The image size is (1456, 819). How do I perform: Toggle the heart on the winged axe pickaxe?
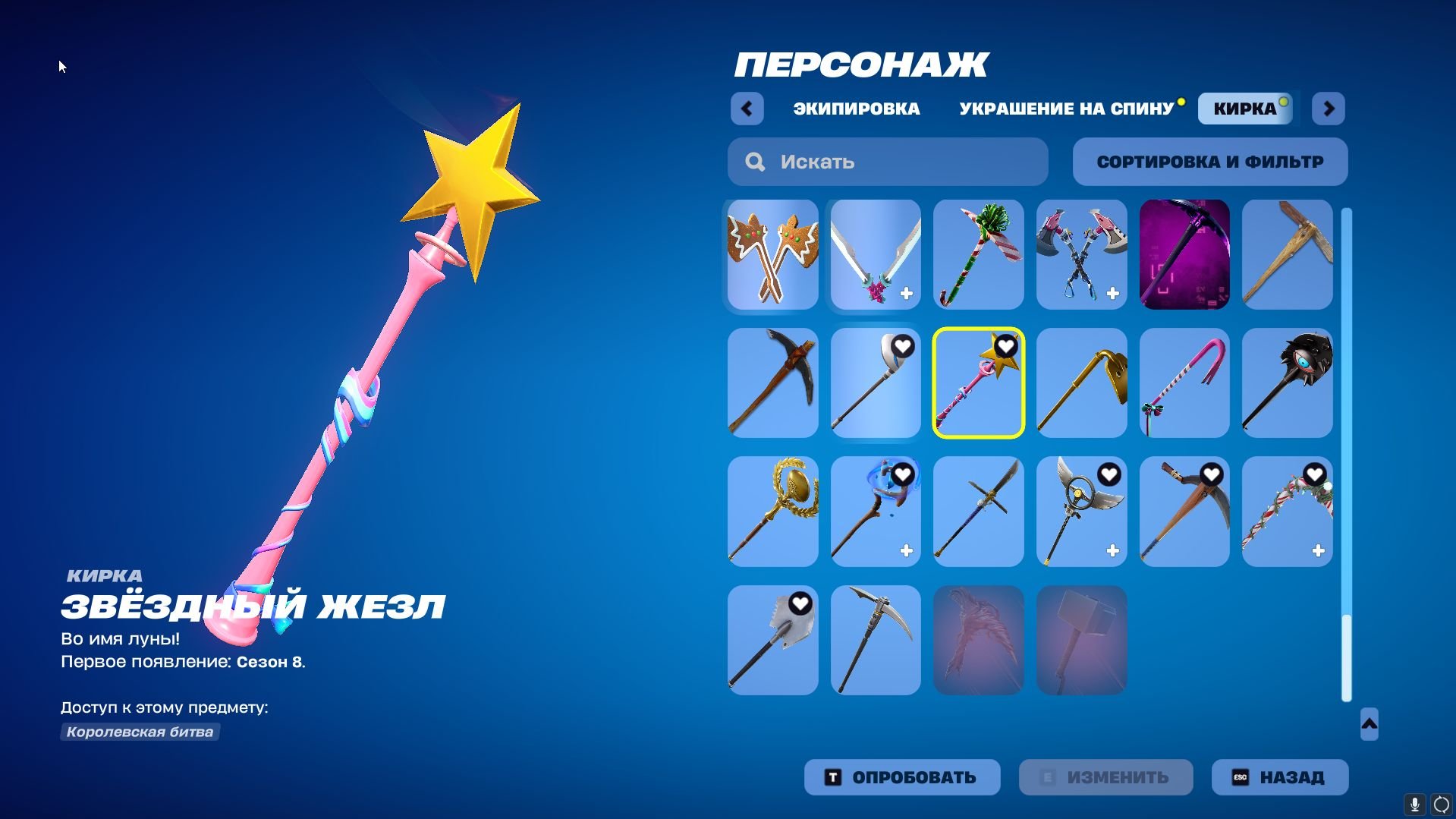tap(1108, 474)
